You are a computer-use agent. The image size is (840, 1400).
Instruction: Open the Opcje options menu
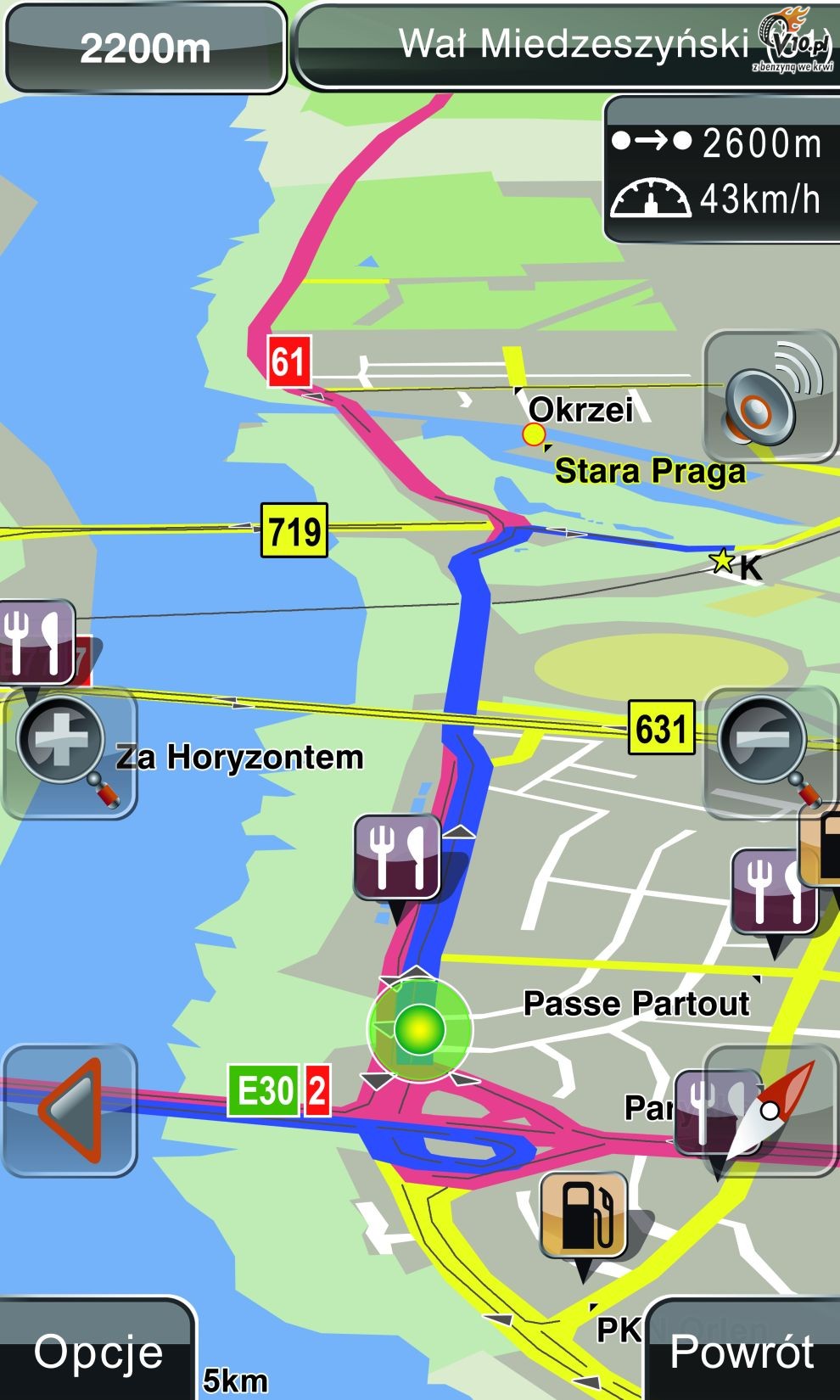[x=98, y=1350]
